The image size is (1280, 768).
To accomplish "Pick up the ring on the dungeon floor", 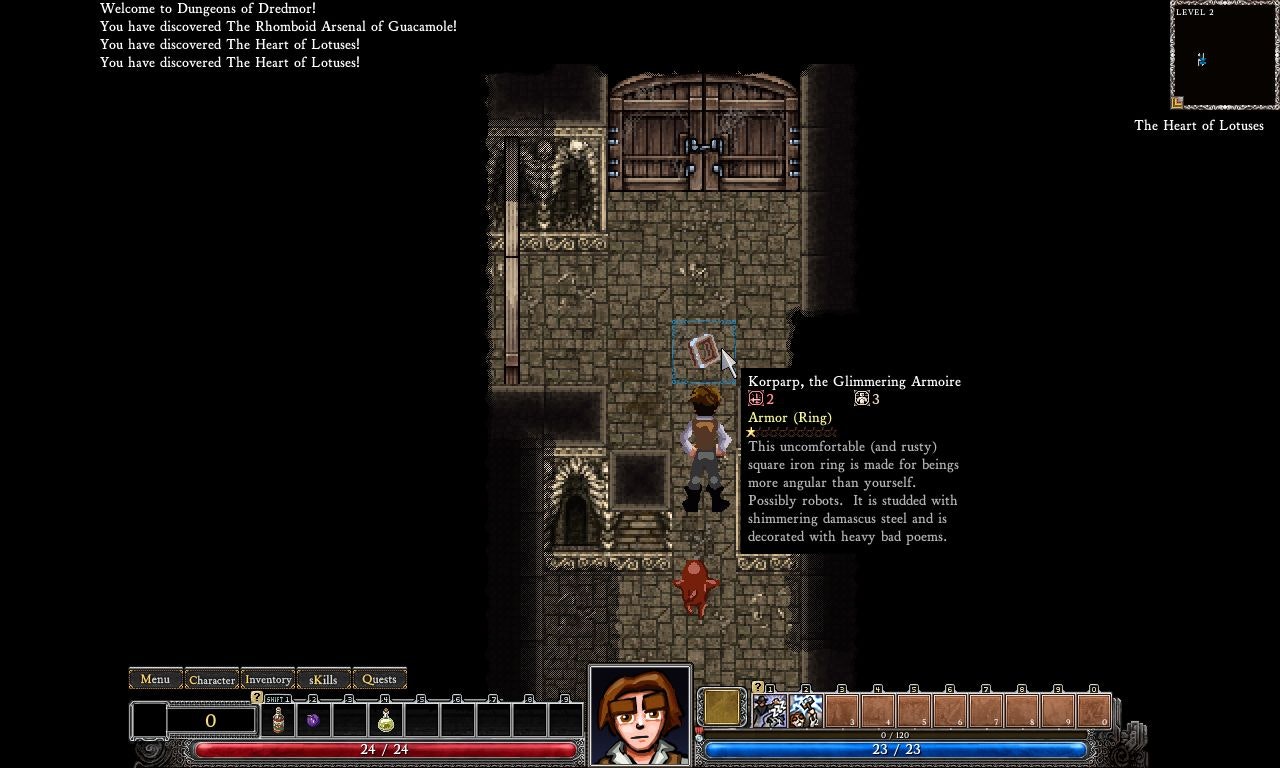I will pos(703,350).
